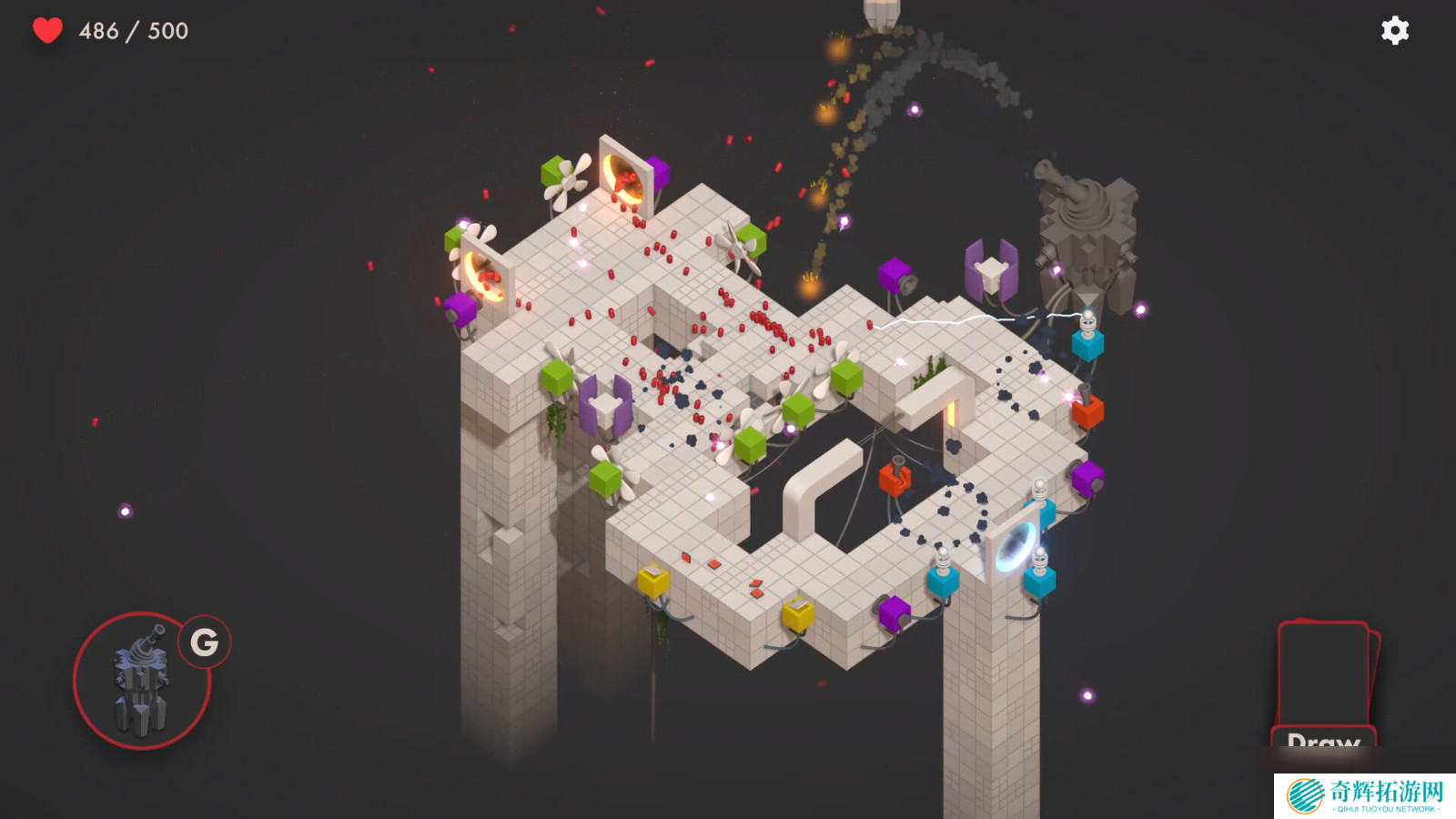Draw a card from the deck
This screenshot has width=1456, height=819.
click(x=1324, y=684)
